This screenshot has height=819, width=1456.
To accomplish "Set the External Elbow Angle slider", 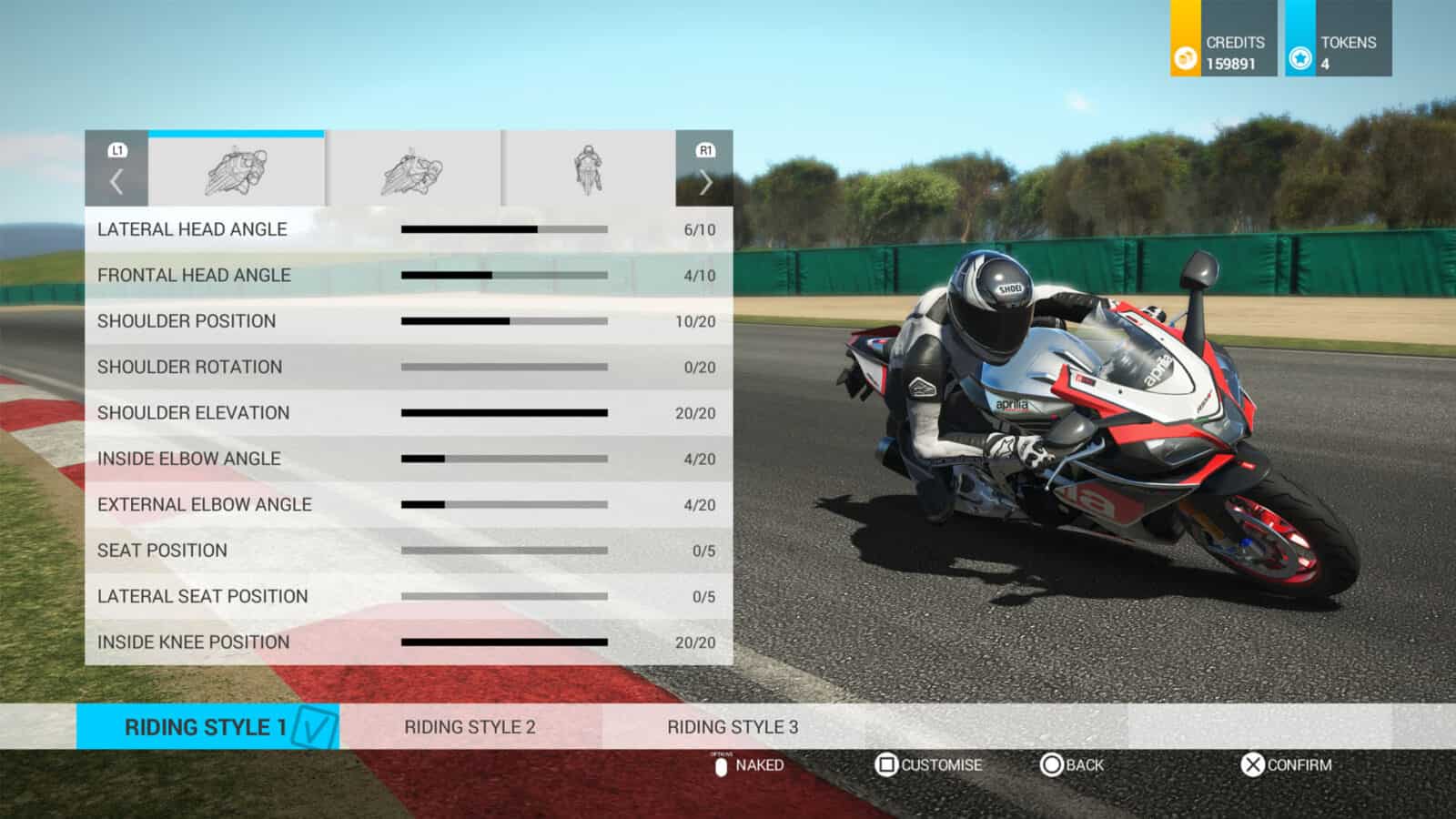I will coord(504,504).
